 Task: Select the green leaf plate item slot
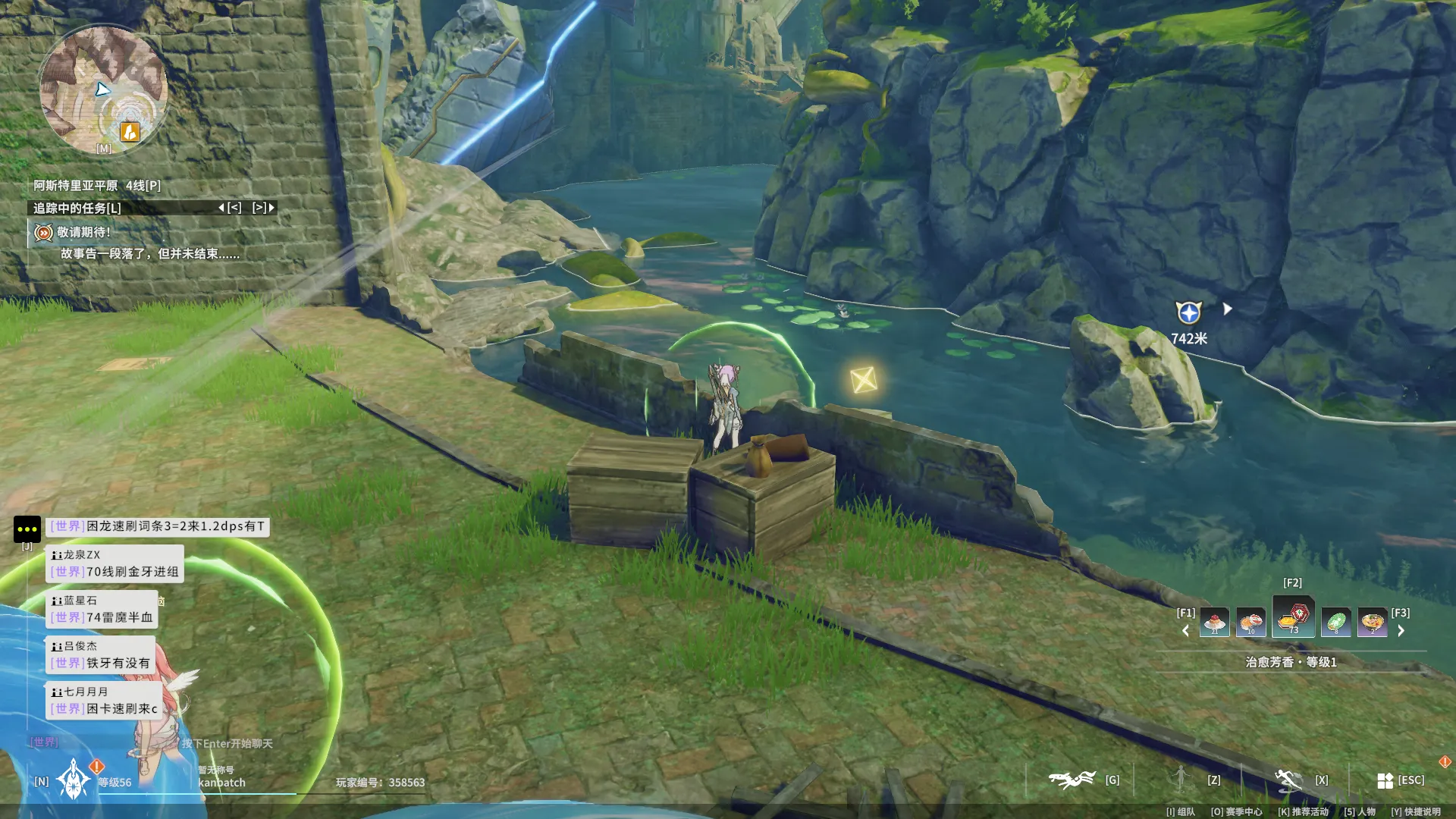point(1335,623)
